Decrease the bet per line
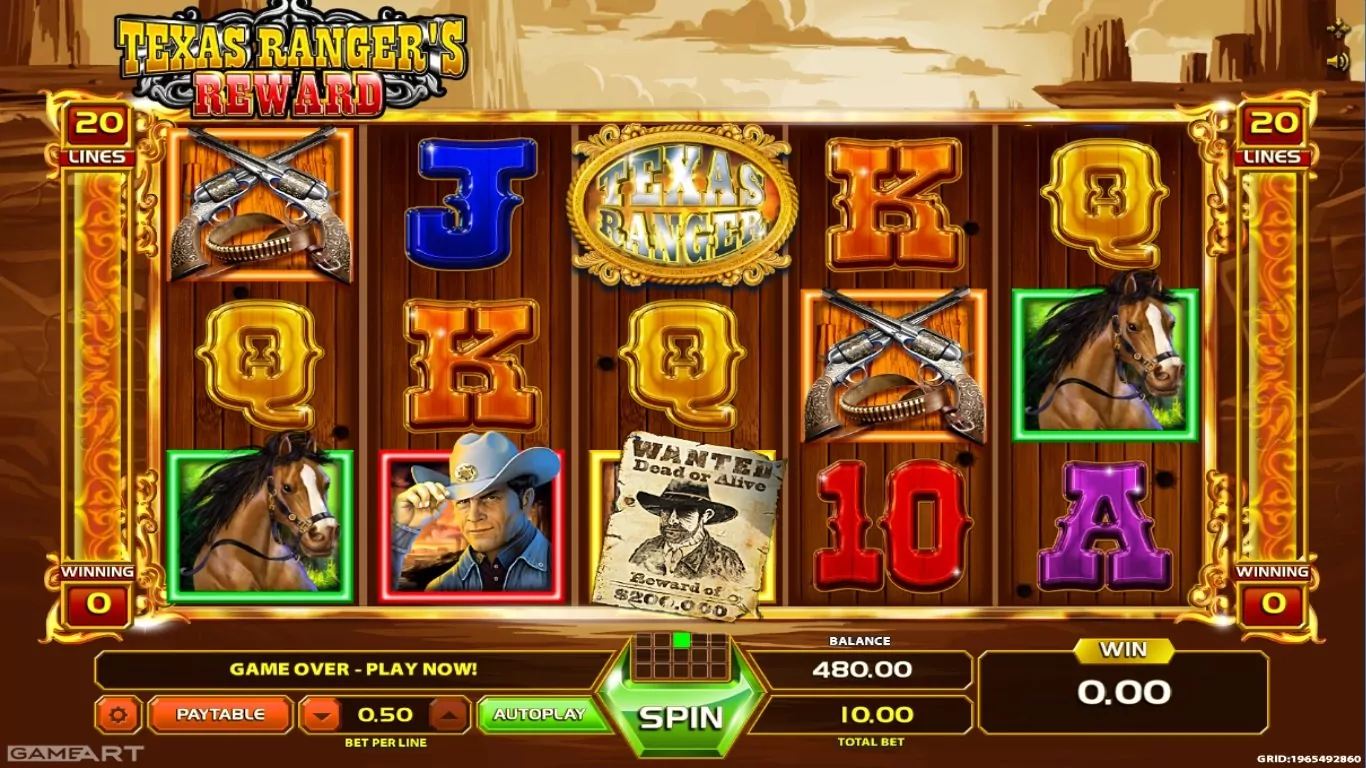Screen dimensions: 1366x768 click(x=320, y=715)
